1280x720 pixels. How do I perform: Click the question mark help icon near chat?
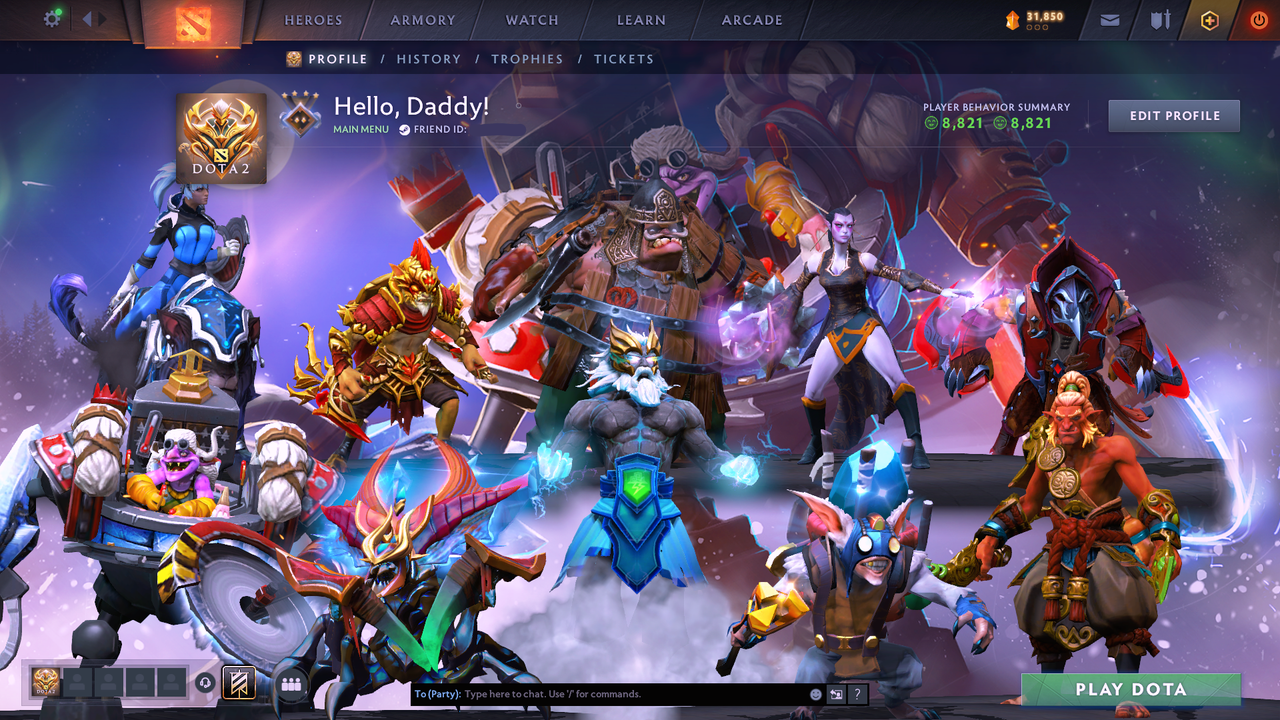click(858, 693)
